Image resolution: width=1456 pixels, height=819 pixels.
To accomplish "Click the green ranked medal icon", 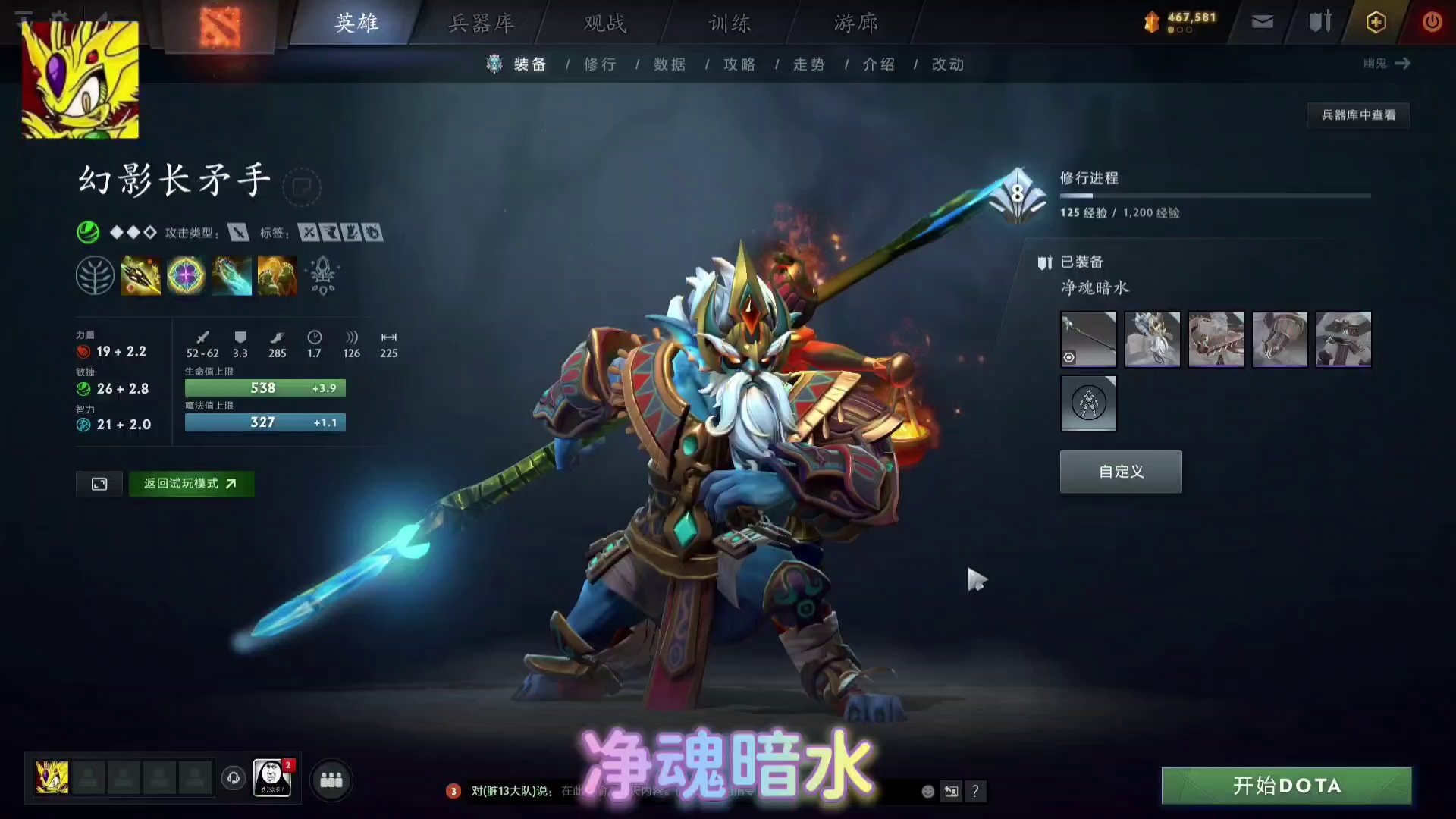I will point(89,232).
